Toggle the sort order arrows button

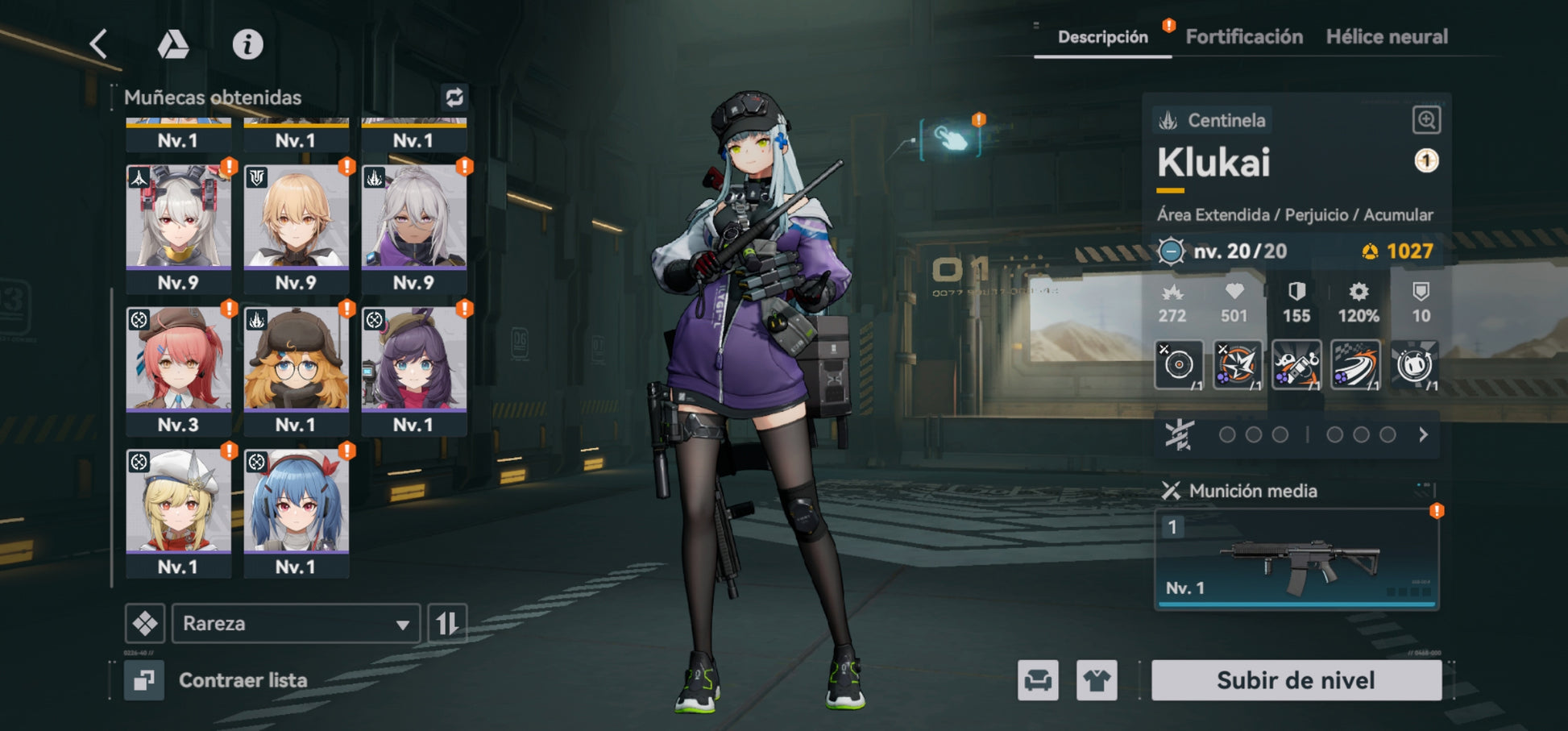pos(447,623)
